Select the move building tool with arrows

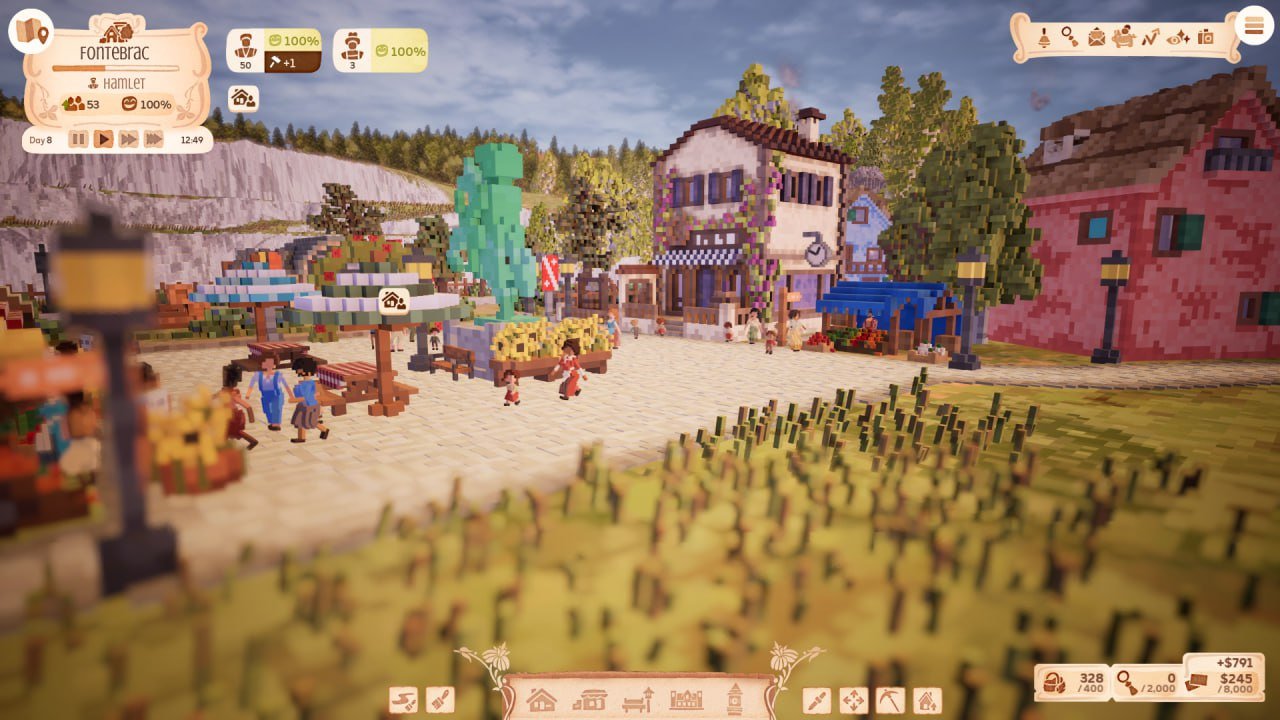(x=851, y=701)
